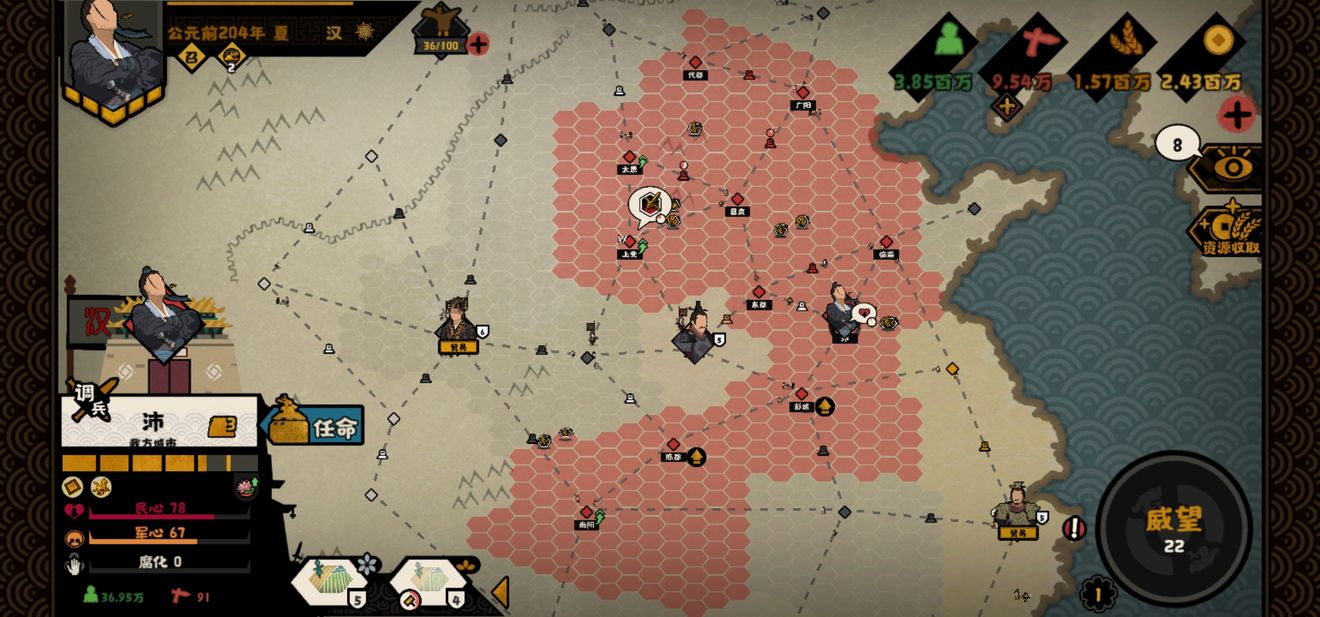Click the red plus under the coin resource

click(x=1237, y=114)
